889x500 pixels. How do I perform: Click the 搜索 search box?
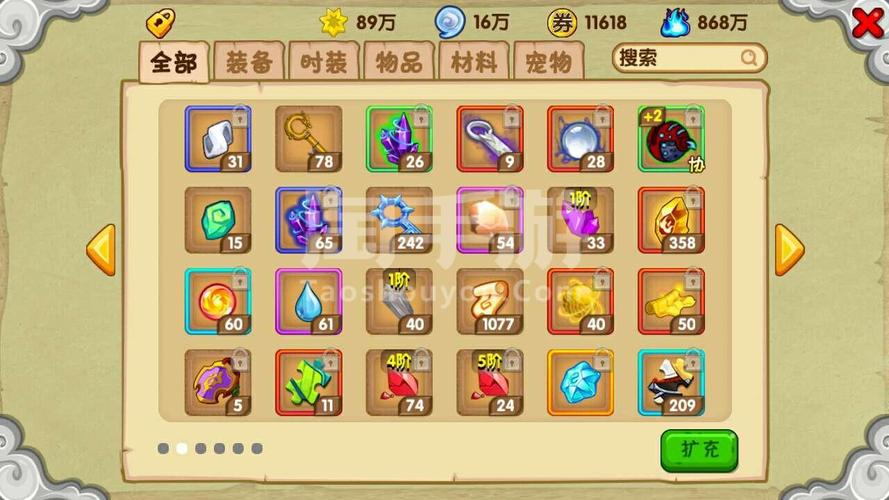tap(689, 58)
